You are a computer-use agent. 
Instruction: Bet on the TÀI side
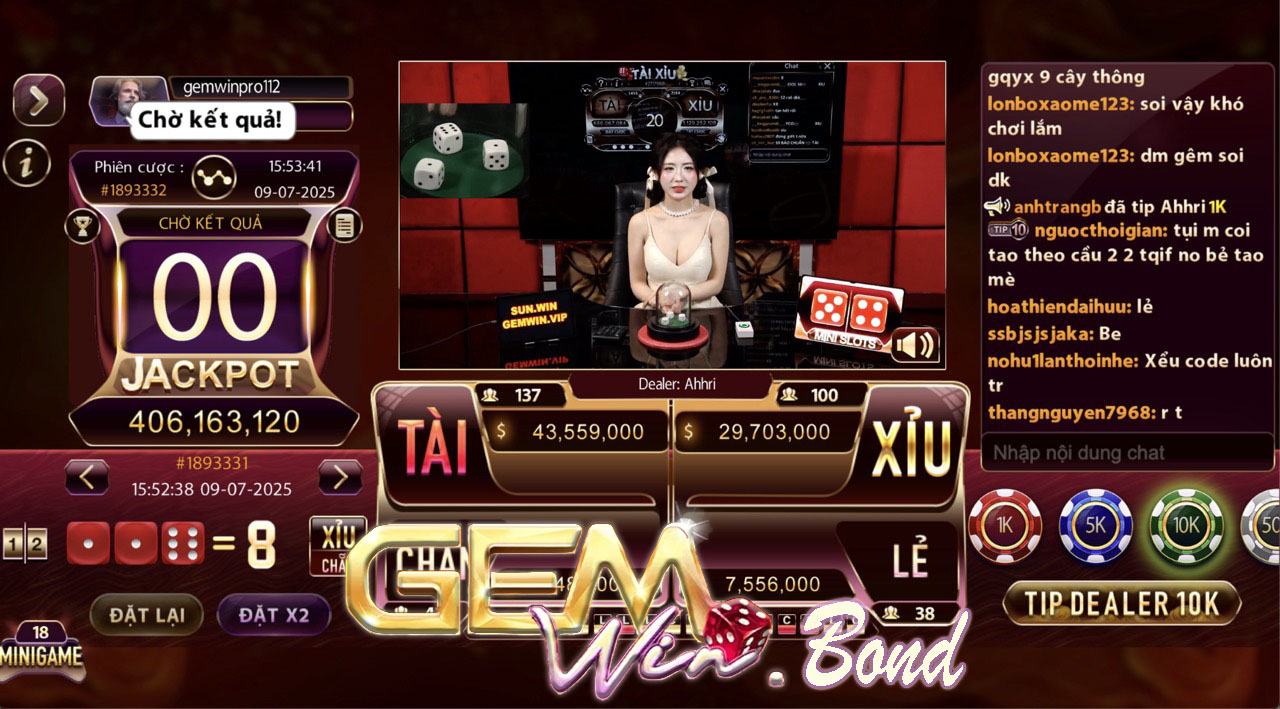pyautogui.click(x=433, y=446)
